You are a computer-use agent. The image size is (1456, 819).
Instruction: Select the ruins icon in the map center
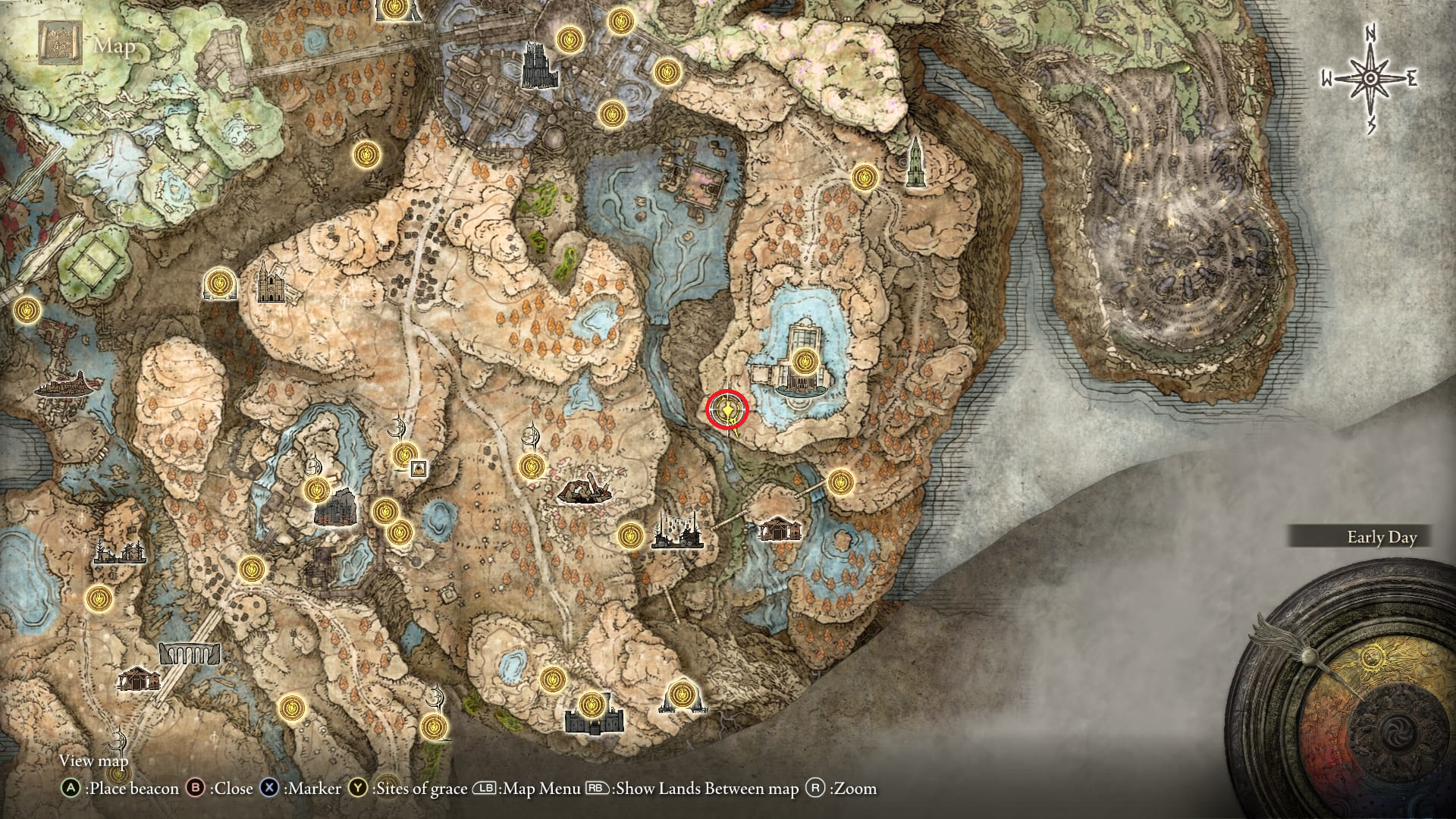coord(584,493)
